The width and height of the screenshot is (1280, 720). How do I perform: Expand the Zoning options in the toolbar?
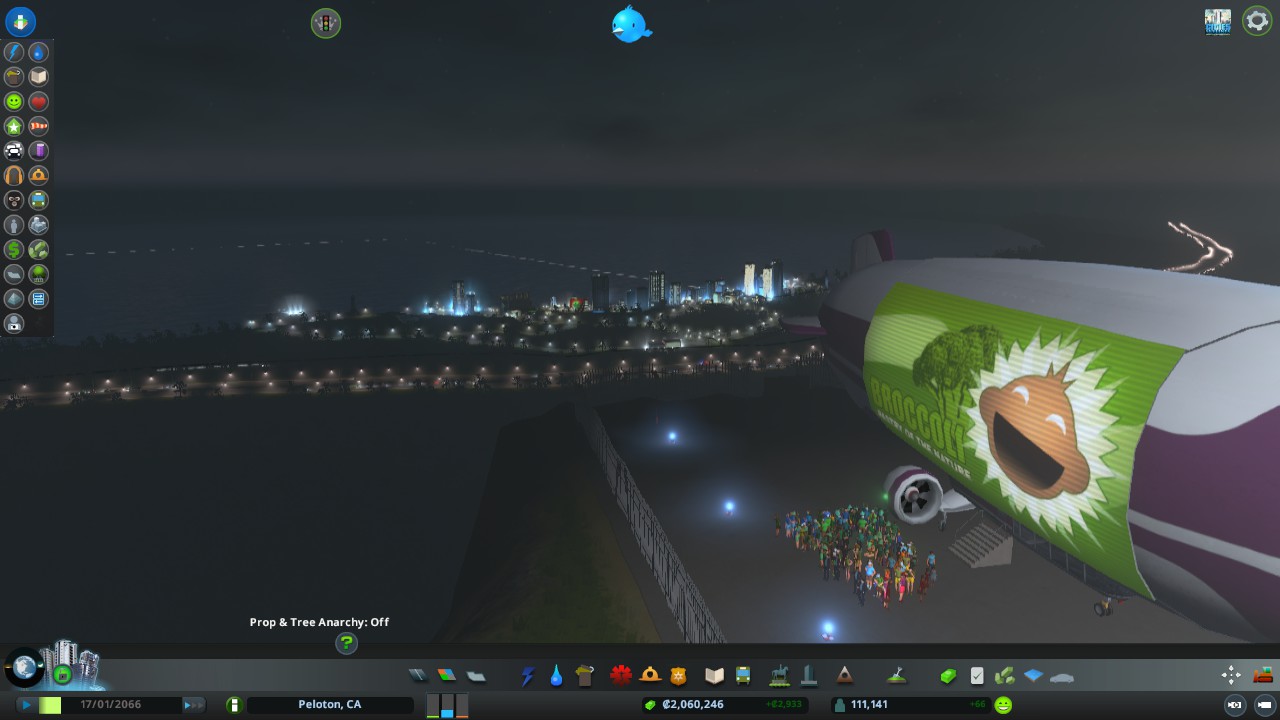click(x=444, y=675)
